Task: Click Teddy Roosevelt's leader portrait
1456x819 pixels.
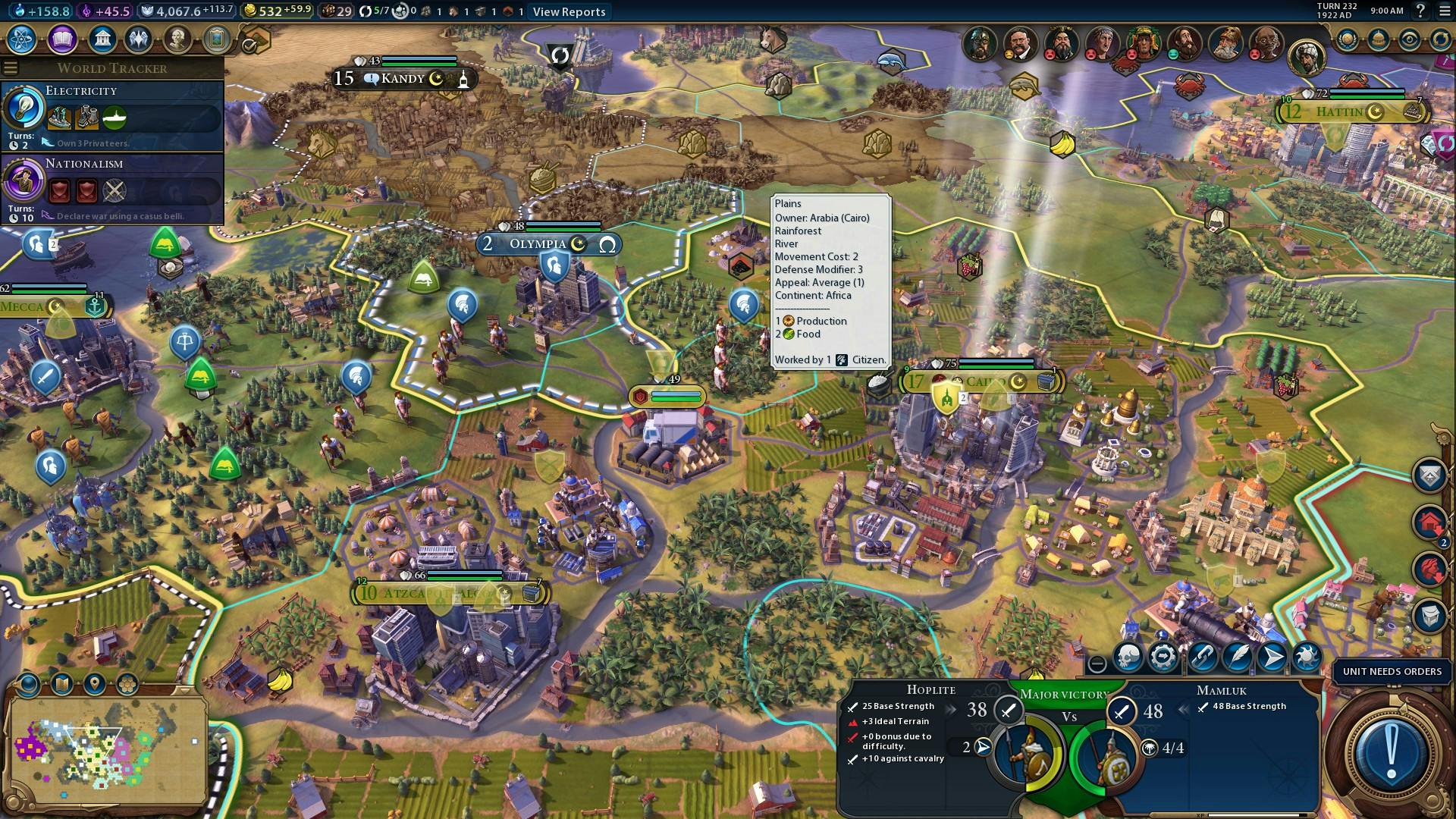Action: point(1020,44)
